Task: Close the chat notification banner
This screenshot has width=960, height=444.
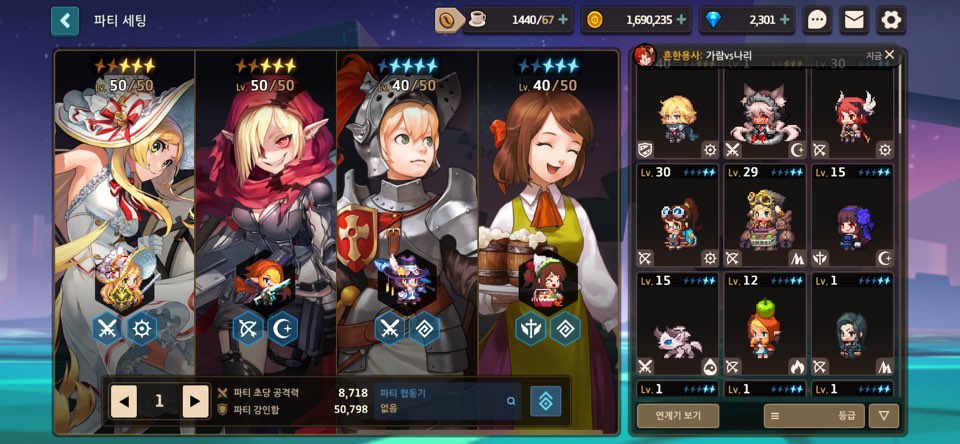Action: pos(889,55)
